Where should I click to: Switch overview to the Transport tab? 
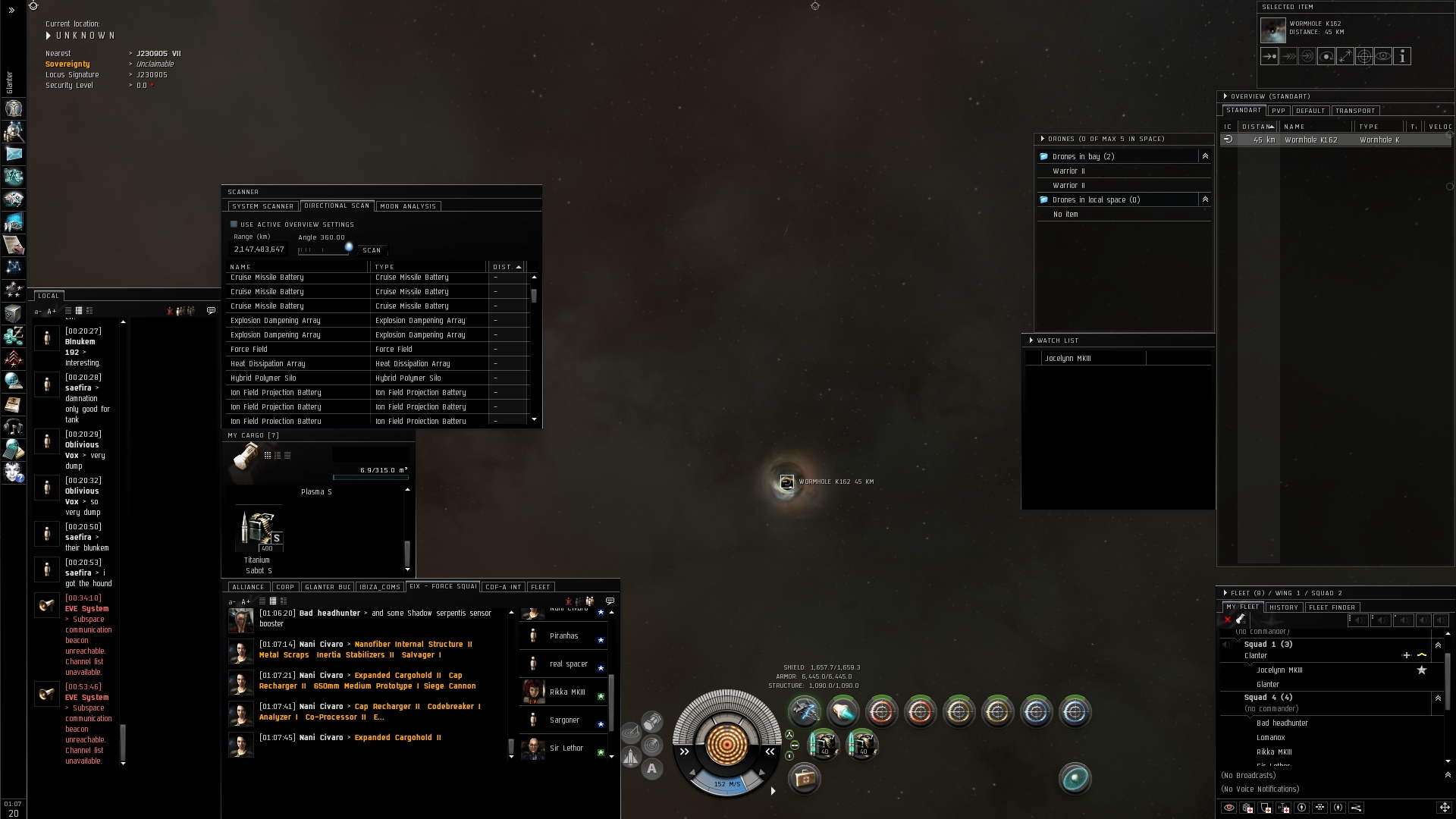tap(1355, 111)
